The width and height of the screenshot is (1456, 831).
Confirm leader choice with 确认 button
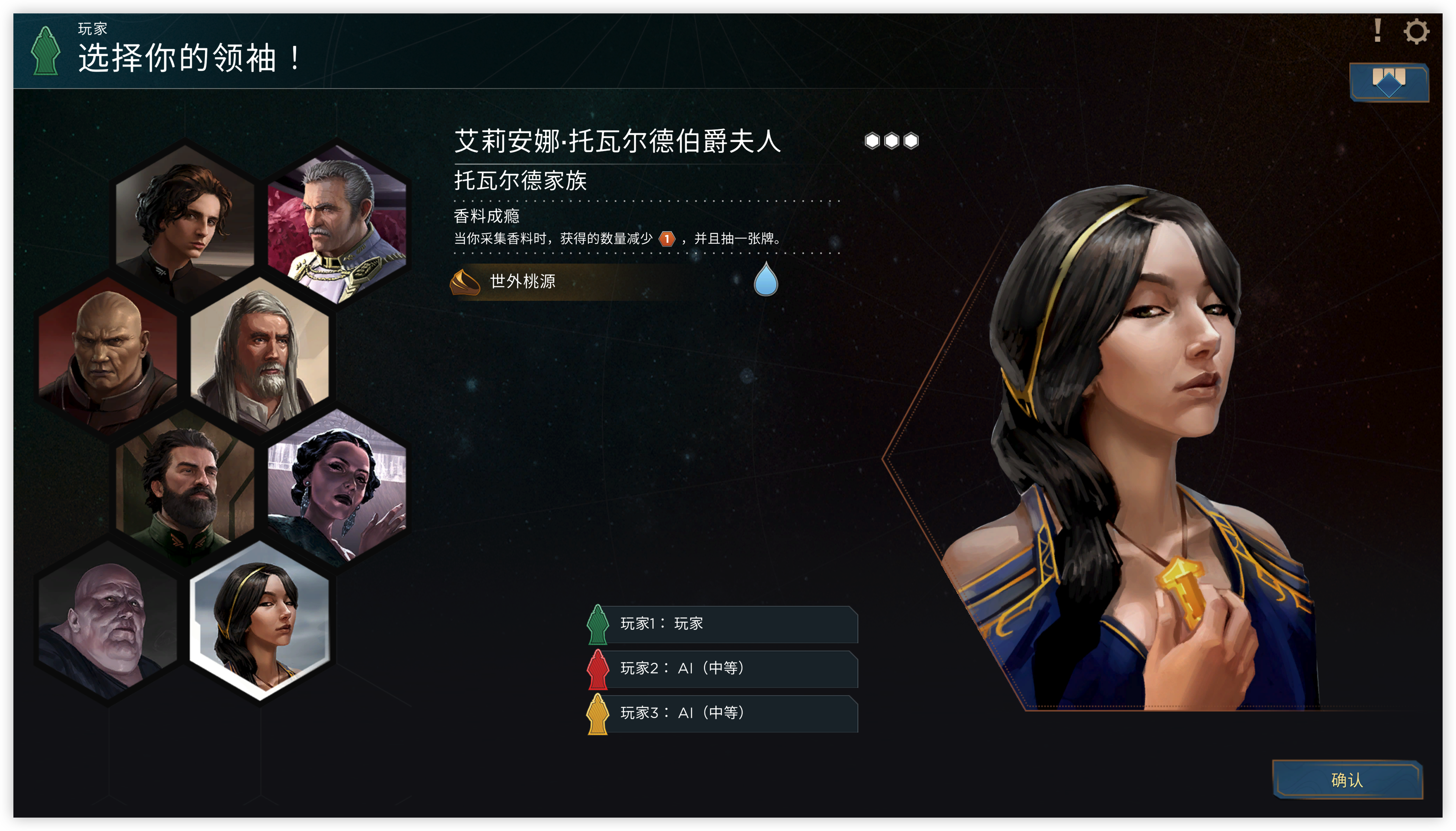point(1347,780)
